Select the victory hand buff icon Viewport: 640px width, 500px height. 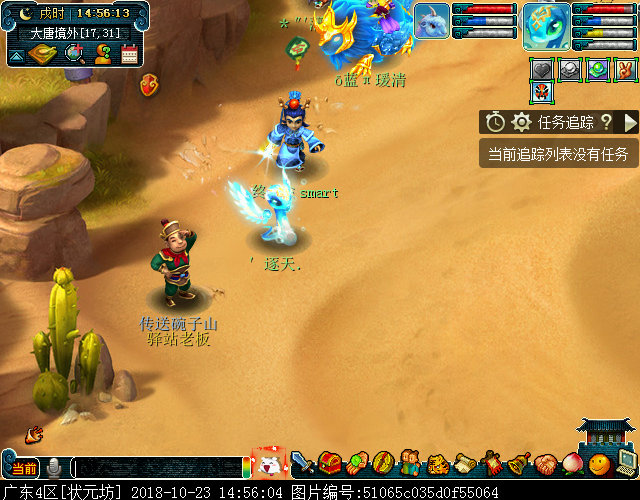click(x=625, y=70)
